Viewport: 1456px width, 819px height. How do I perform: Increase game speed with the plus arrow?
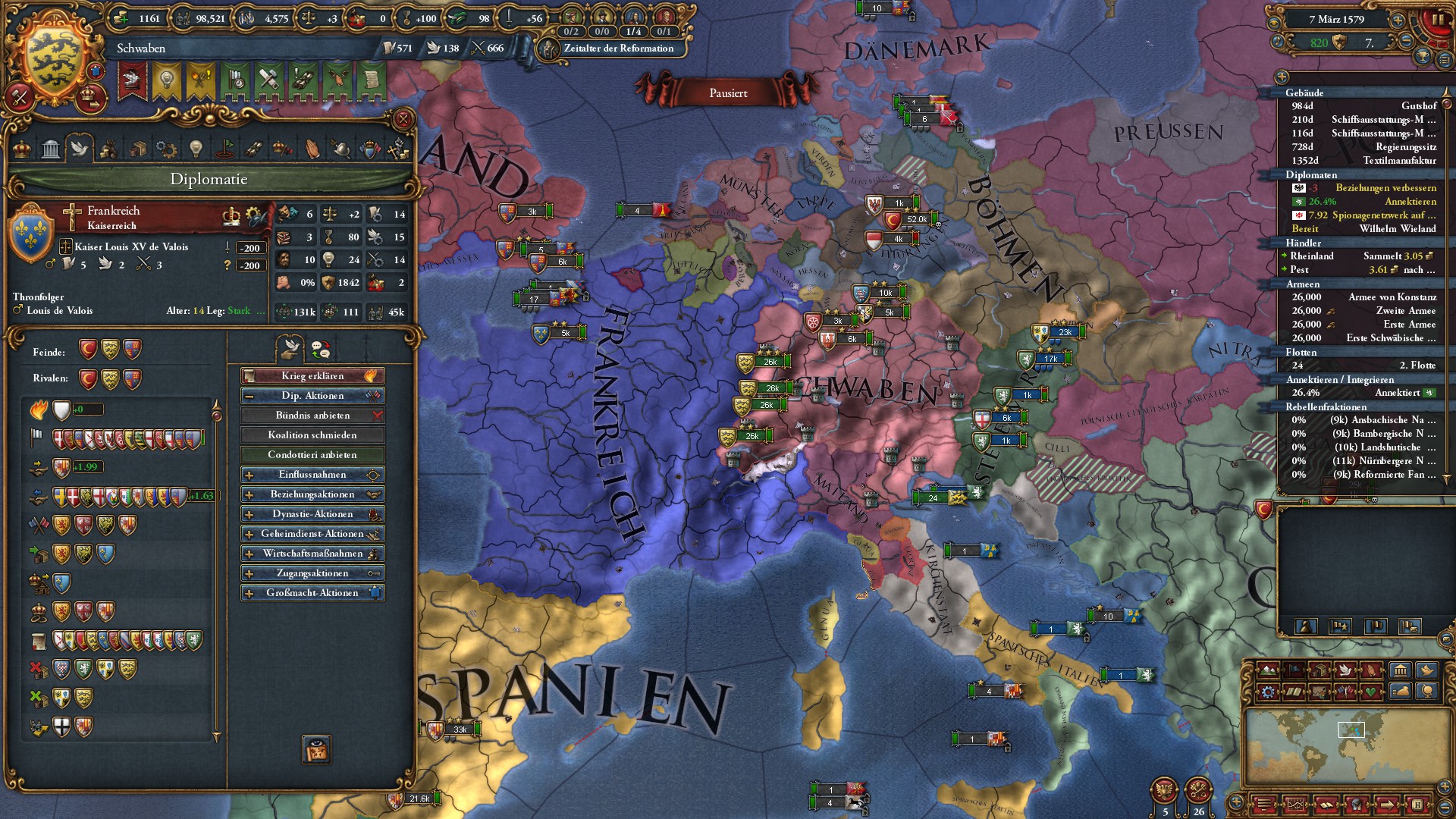coord(1398,20)
